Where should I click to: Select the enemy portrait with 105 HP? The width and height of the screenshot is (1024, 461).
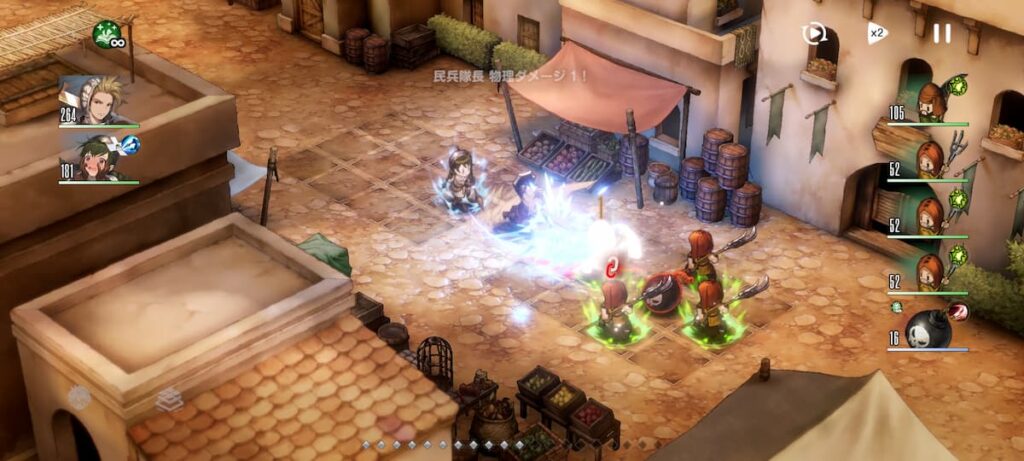tap(932, 102)
